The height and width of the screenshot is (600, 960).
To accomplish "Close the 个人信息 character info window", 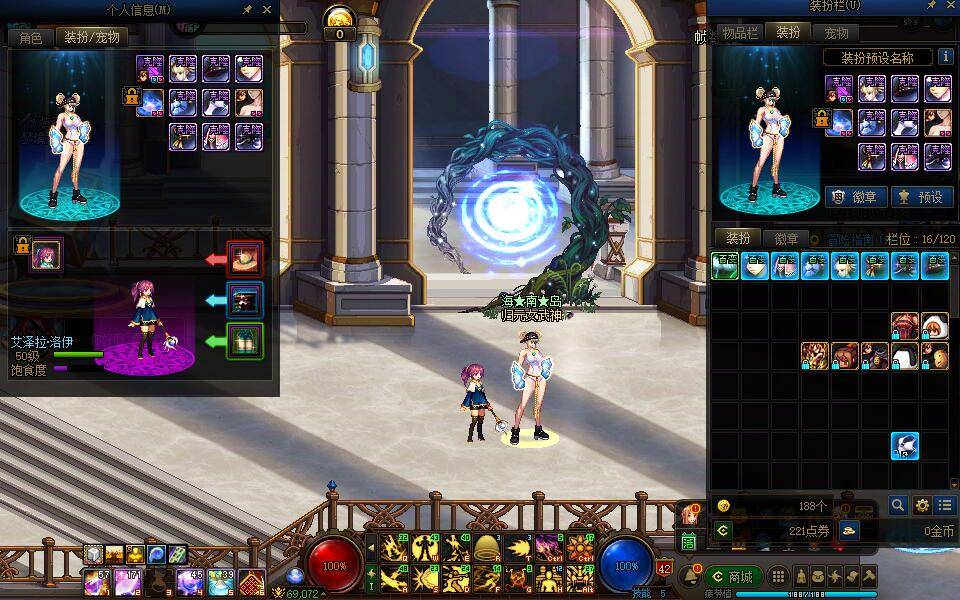I will point(267,9).
